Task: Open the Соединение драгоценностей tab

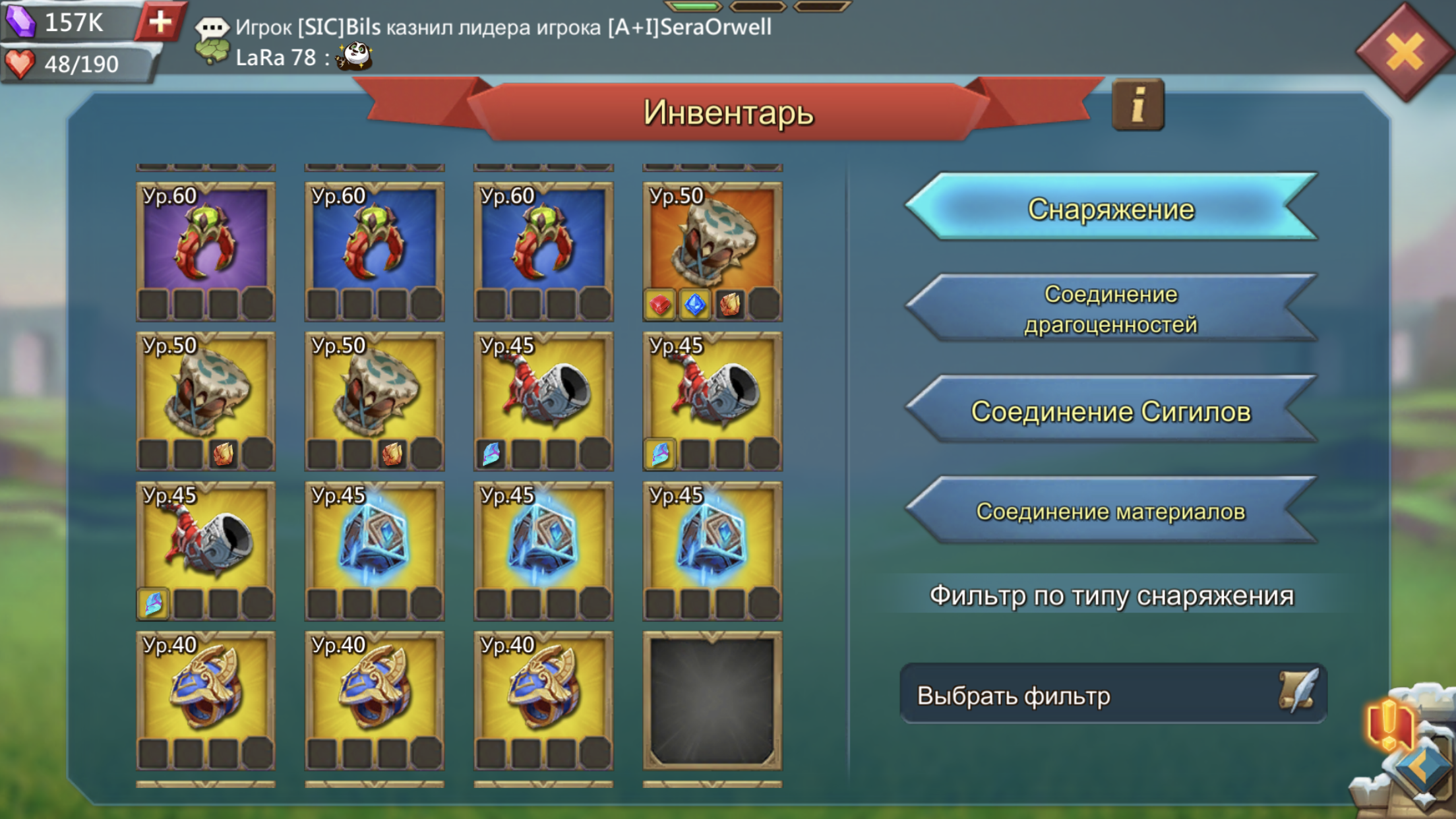Action: (x=1110, y=309)
